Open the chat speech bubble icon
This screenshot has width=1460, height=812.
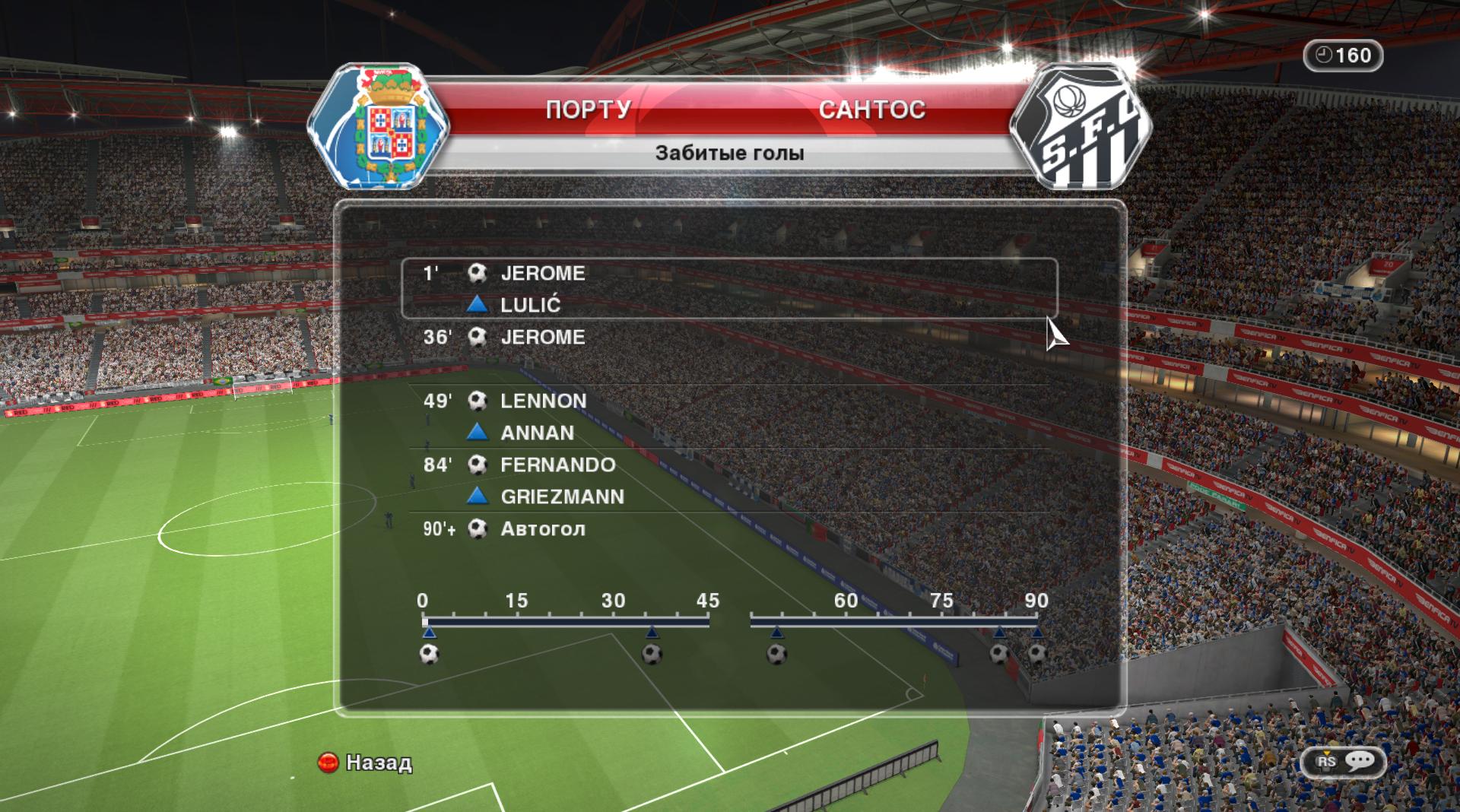click(x=1359, y=761)
